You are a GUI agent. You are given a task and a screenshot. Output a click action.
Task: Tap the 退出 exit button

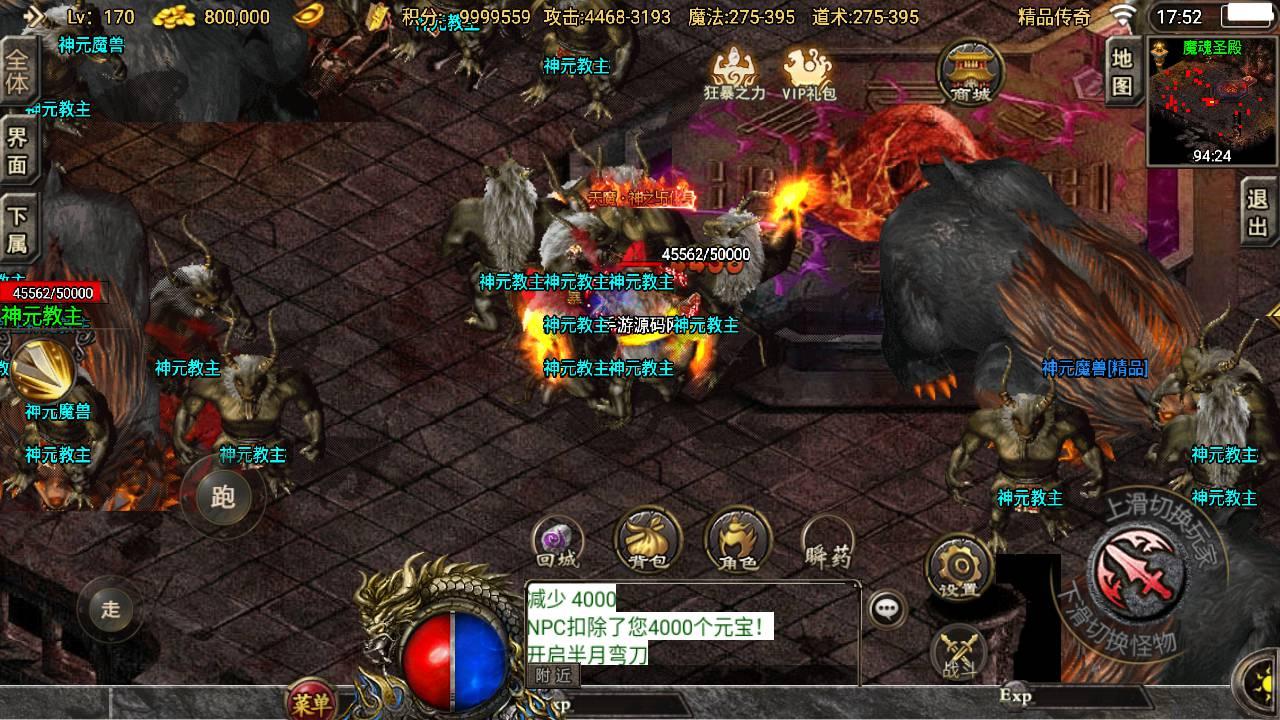(x=1257, y=212)
